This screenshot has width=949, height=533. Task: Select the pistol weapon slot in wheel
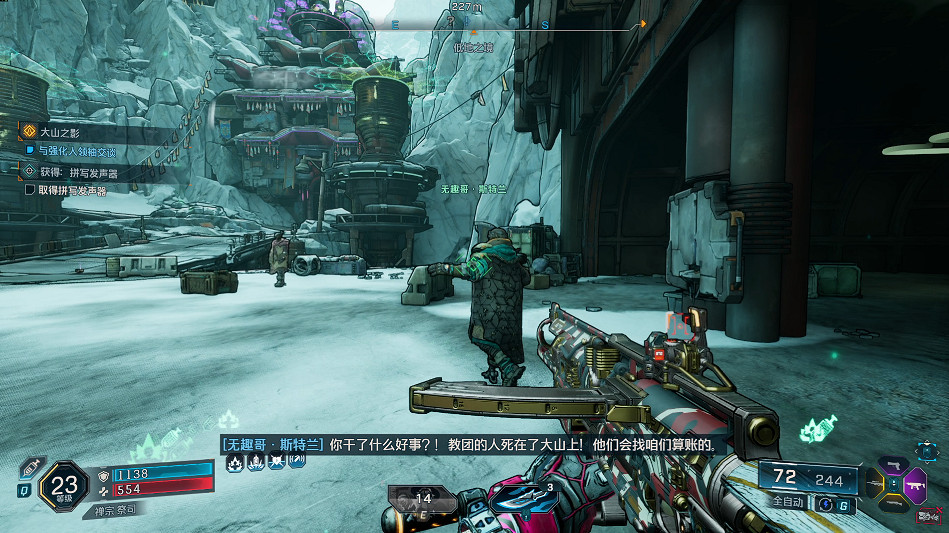coord(893,466)
